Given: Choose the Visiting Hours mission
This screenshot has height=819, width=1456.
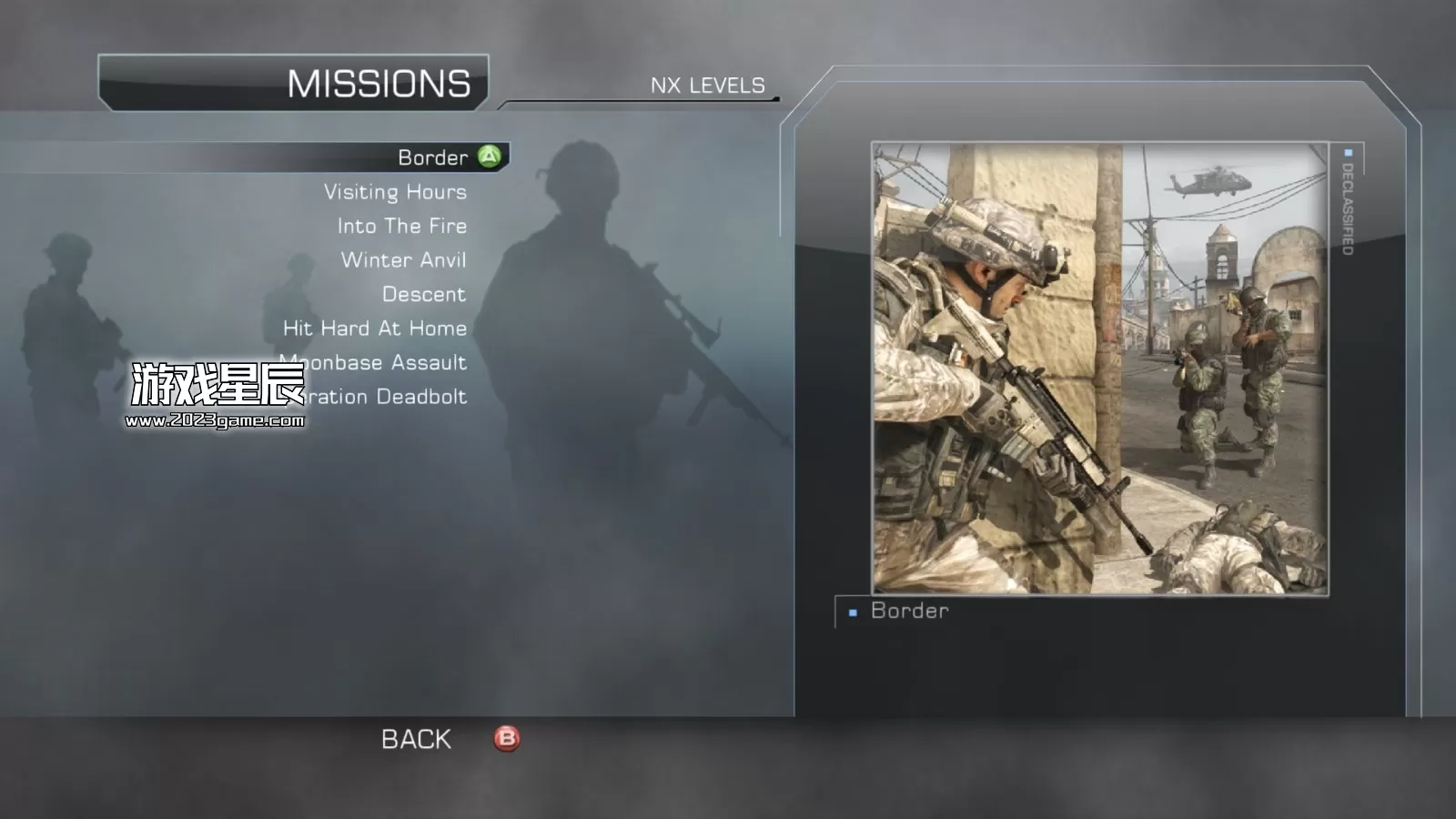Looking at the screenshot, I should point(395,192).
